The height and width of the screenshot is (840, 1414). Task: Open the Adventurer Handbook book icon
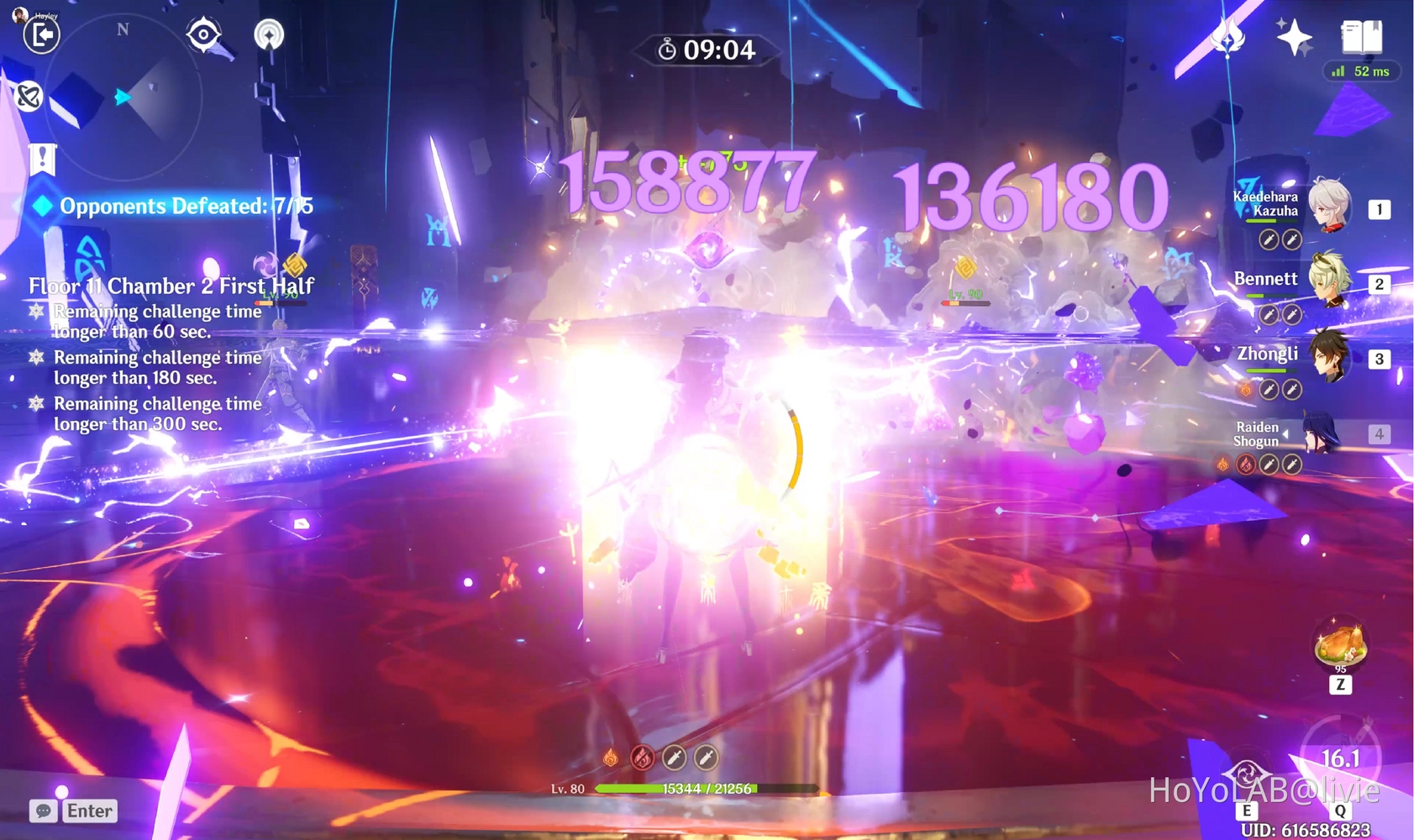pyautogui.click(x=1363, y=37)
